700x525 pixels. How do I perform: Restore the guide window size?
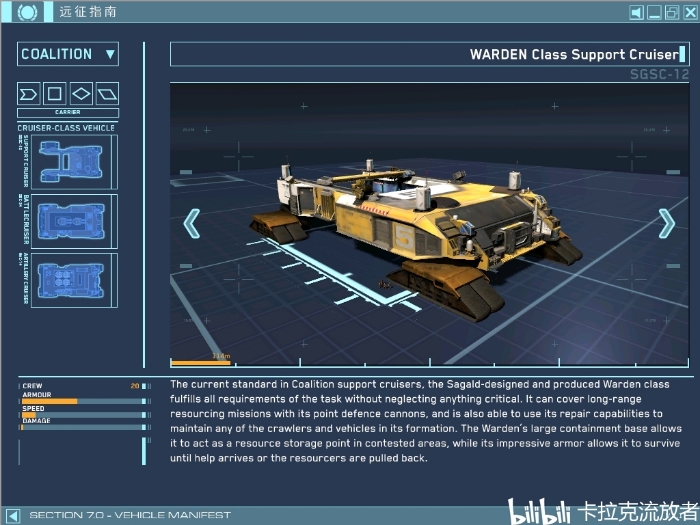click(671, 13)
